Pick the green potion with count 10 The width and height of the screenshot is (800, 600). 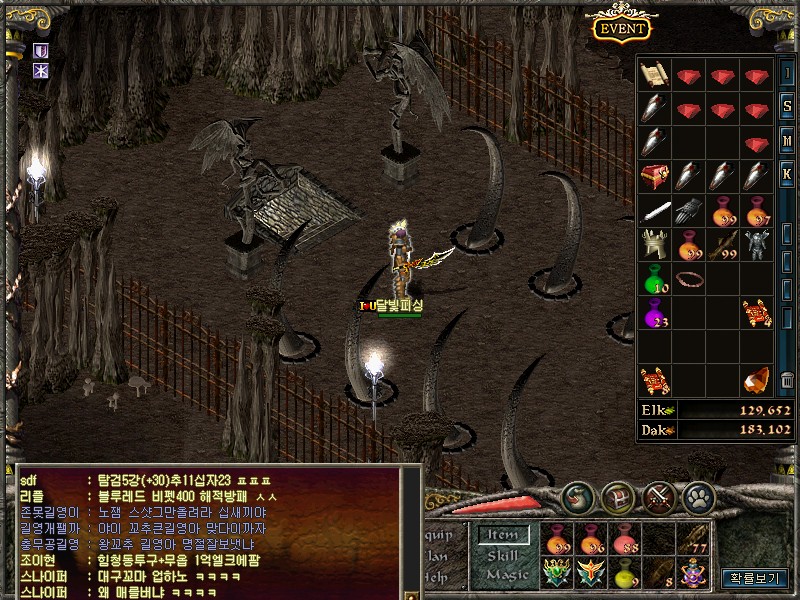(655, 278)
